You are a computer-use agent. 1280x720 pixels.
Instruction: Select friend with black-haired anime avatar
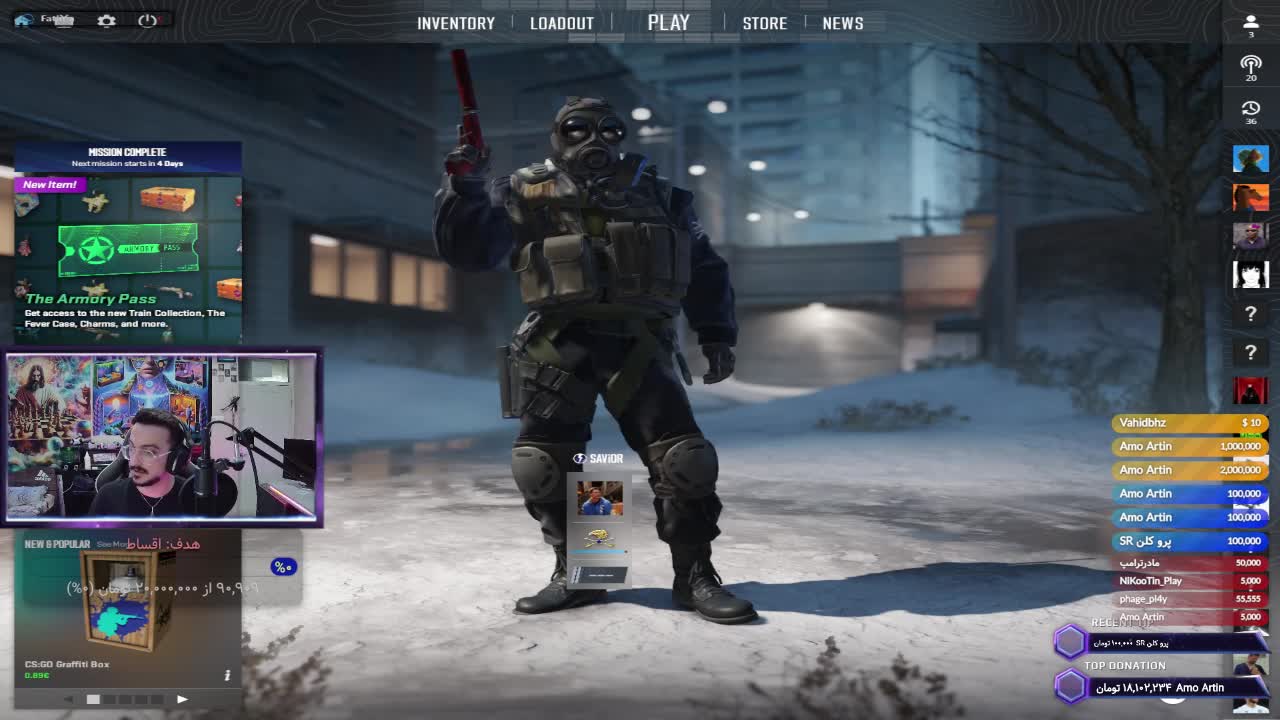coord(1250,274)
